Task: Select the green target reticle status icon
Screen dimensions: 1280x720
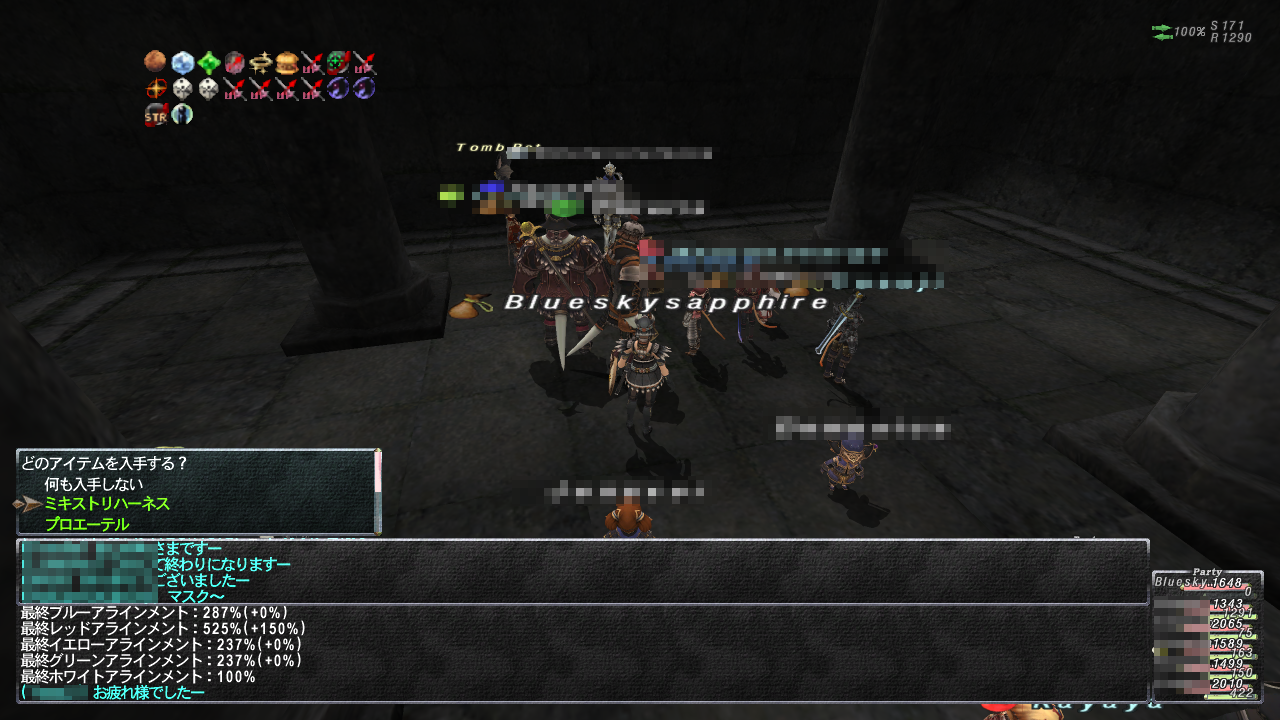Action: (338, 63)
